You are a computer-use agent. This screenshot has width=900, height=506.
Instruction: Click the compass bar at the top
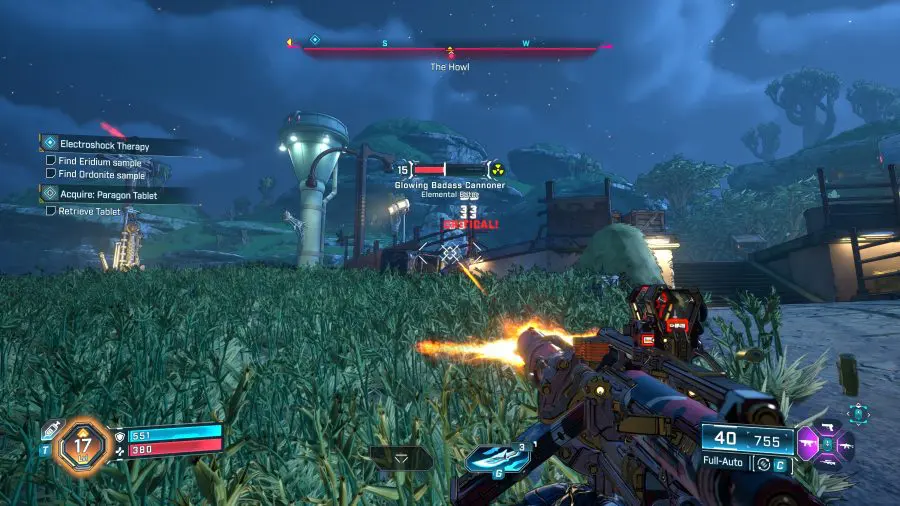[x=450, y=45]
